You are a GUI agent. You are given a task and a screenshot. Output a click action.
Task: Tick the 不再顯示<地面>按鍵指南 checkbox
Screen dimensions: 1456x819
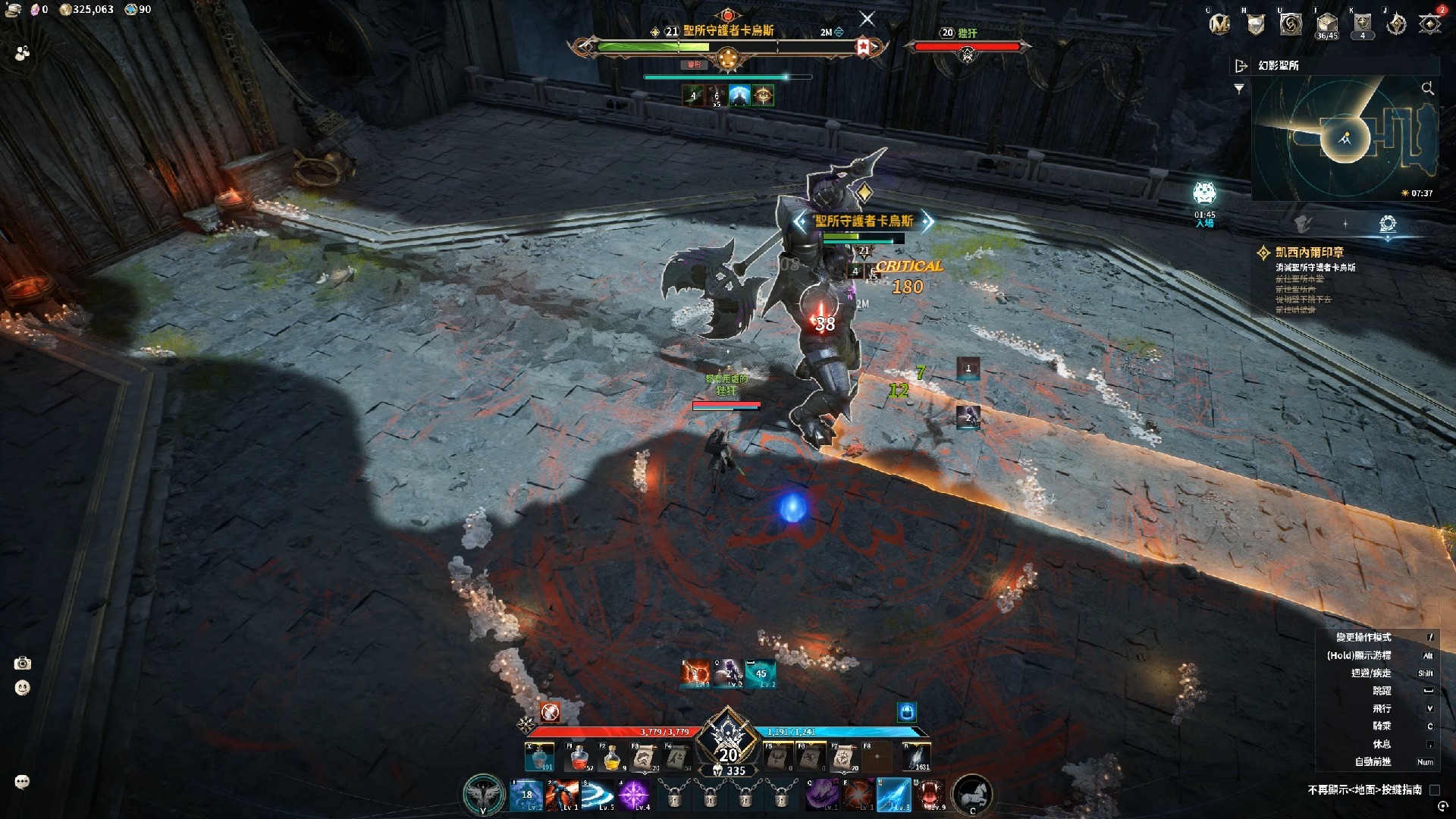tap(1434, 790)
